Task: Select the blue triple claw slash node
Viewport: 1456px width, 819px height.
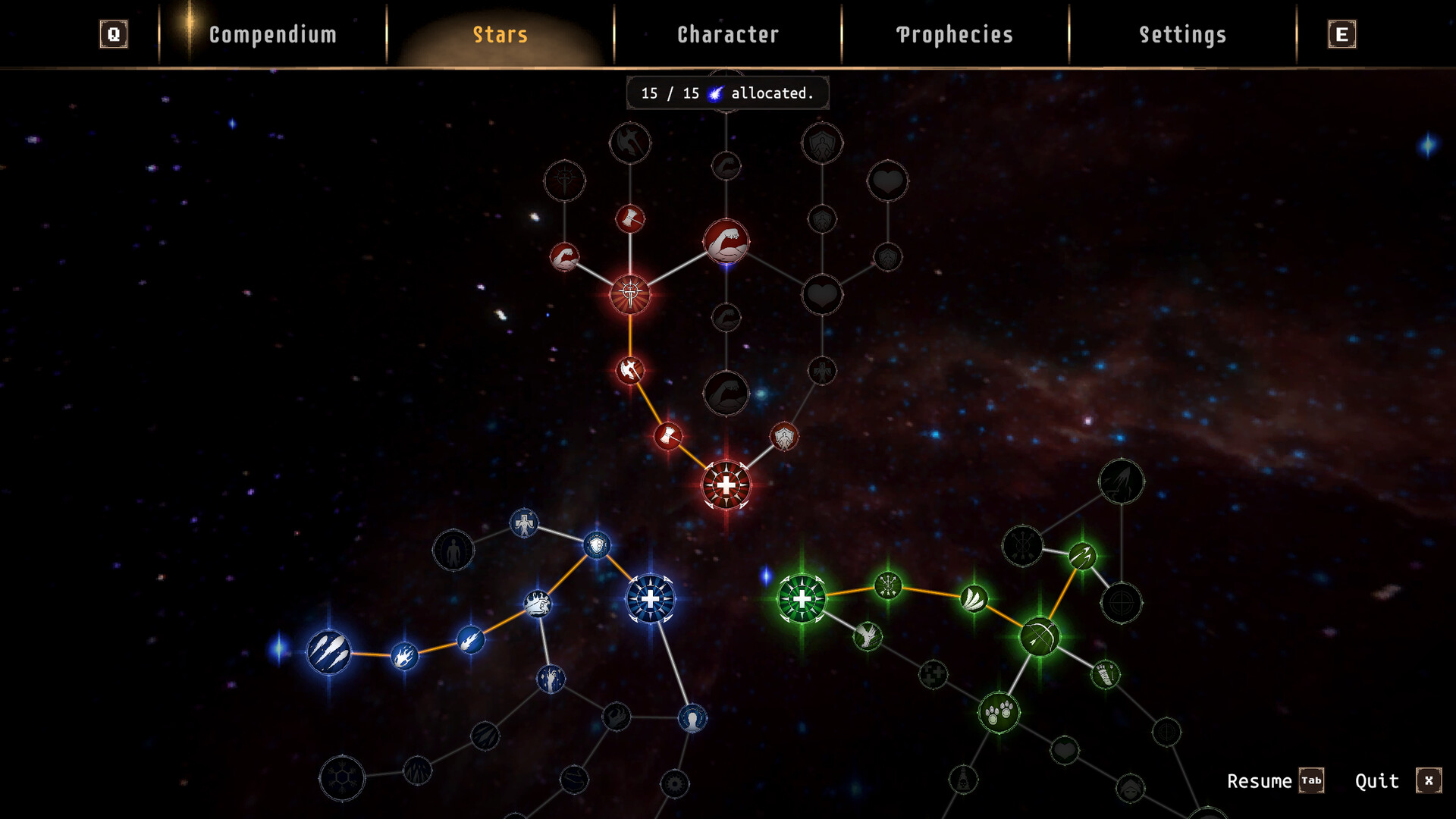Action: (328, 652)
